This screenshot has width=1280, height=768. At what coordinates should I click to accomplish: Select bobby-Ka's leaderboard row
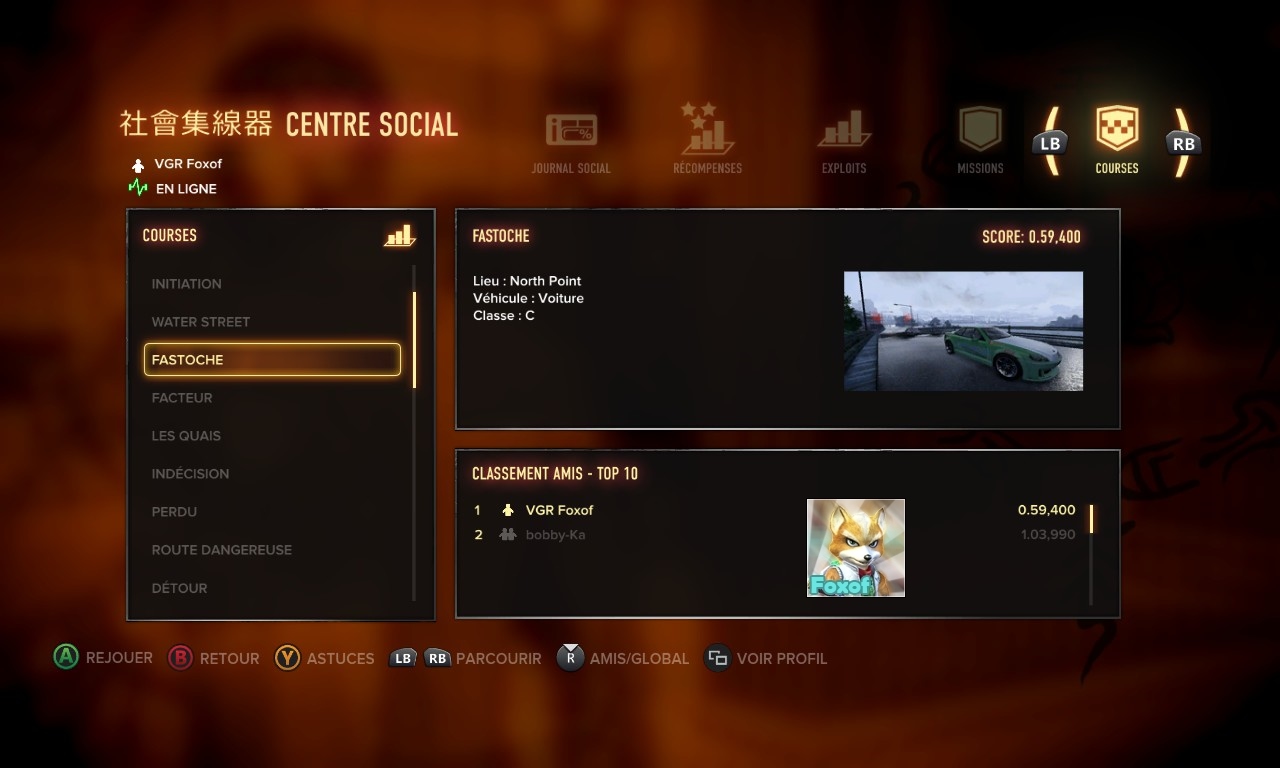(x=556, y=535)
